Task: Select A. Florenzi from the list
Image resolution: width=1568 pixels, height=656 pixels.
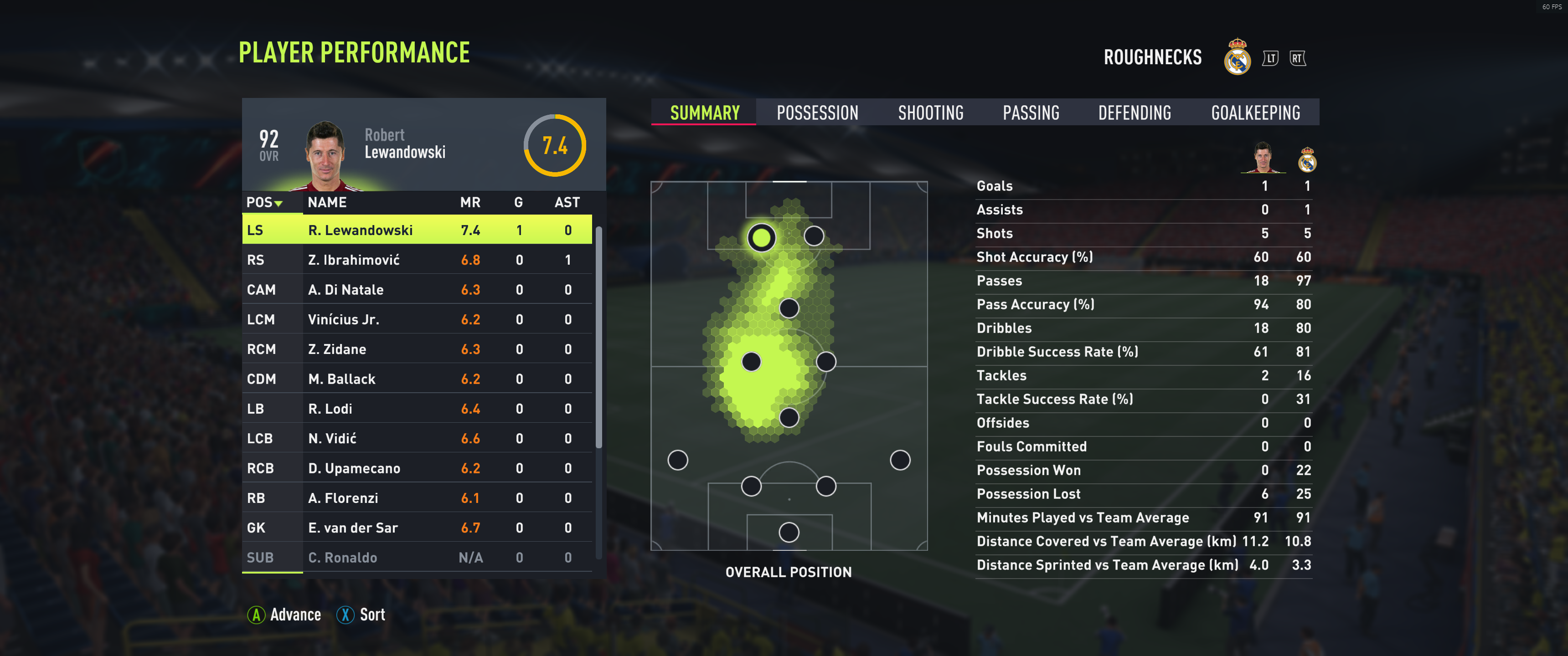Action: [416, 498]
